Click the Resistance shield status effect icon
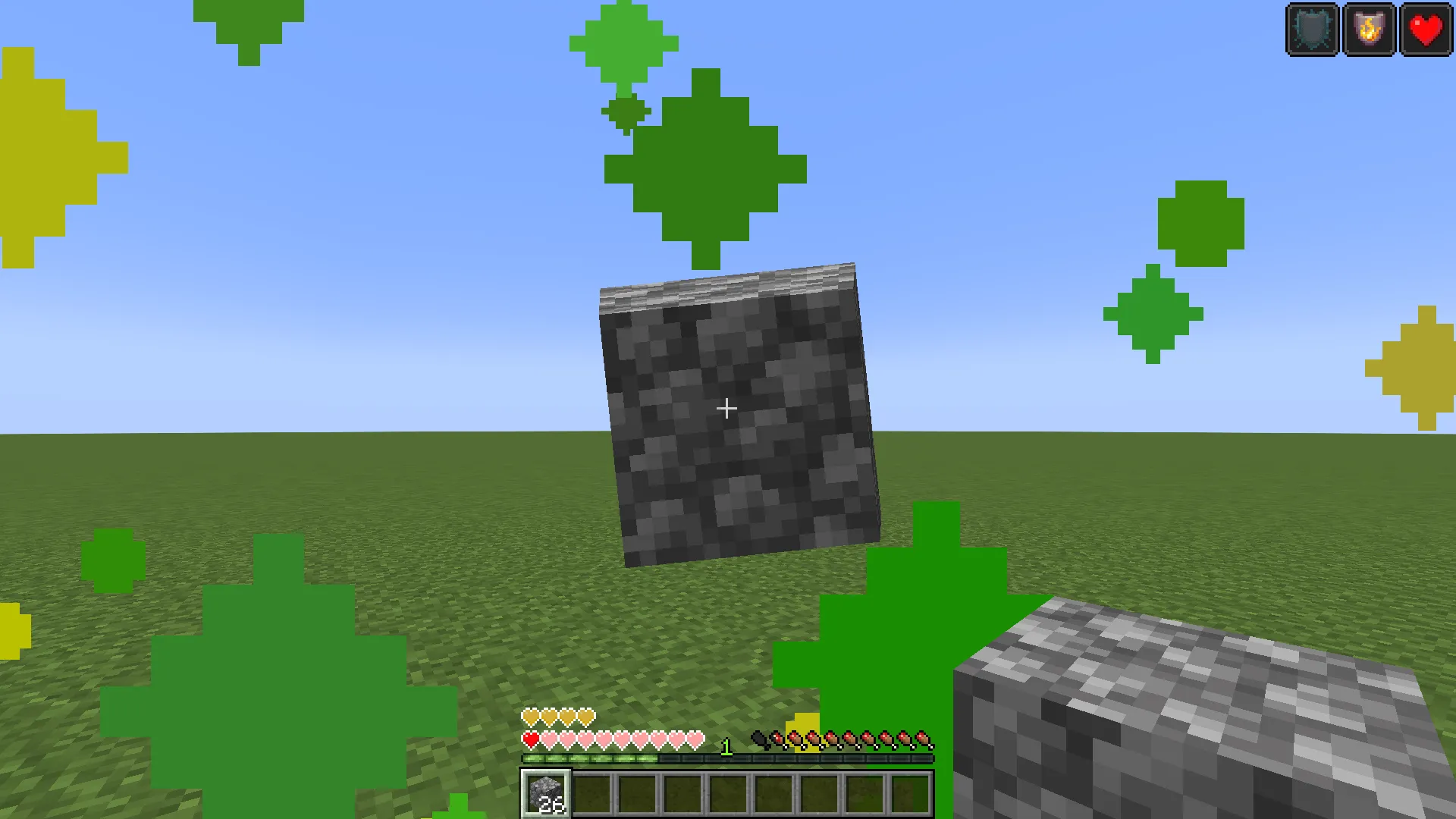Viewport: 1456px width, 819px height. point(1311,30)
